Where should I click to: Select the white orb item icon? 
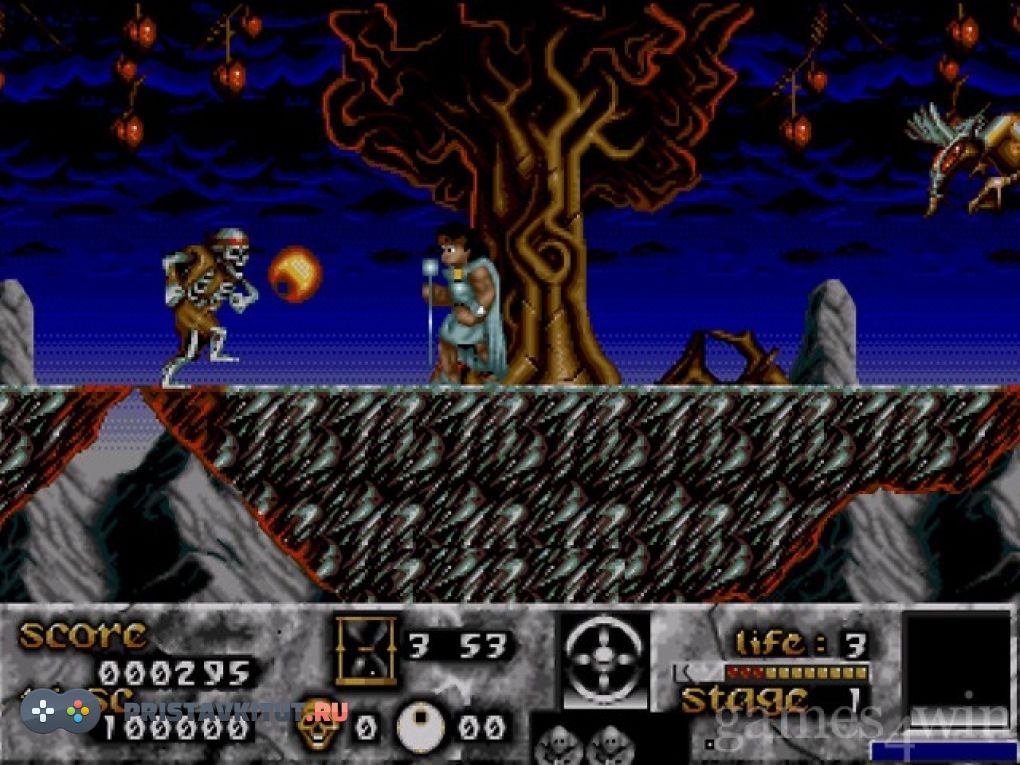coord(421,727)
